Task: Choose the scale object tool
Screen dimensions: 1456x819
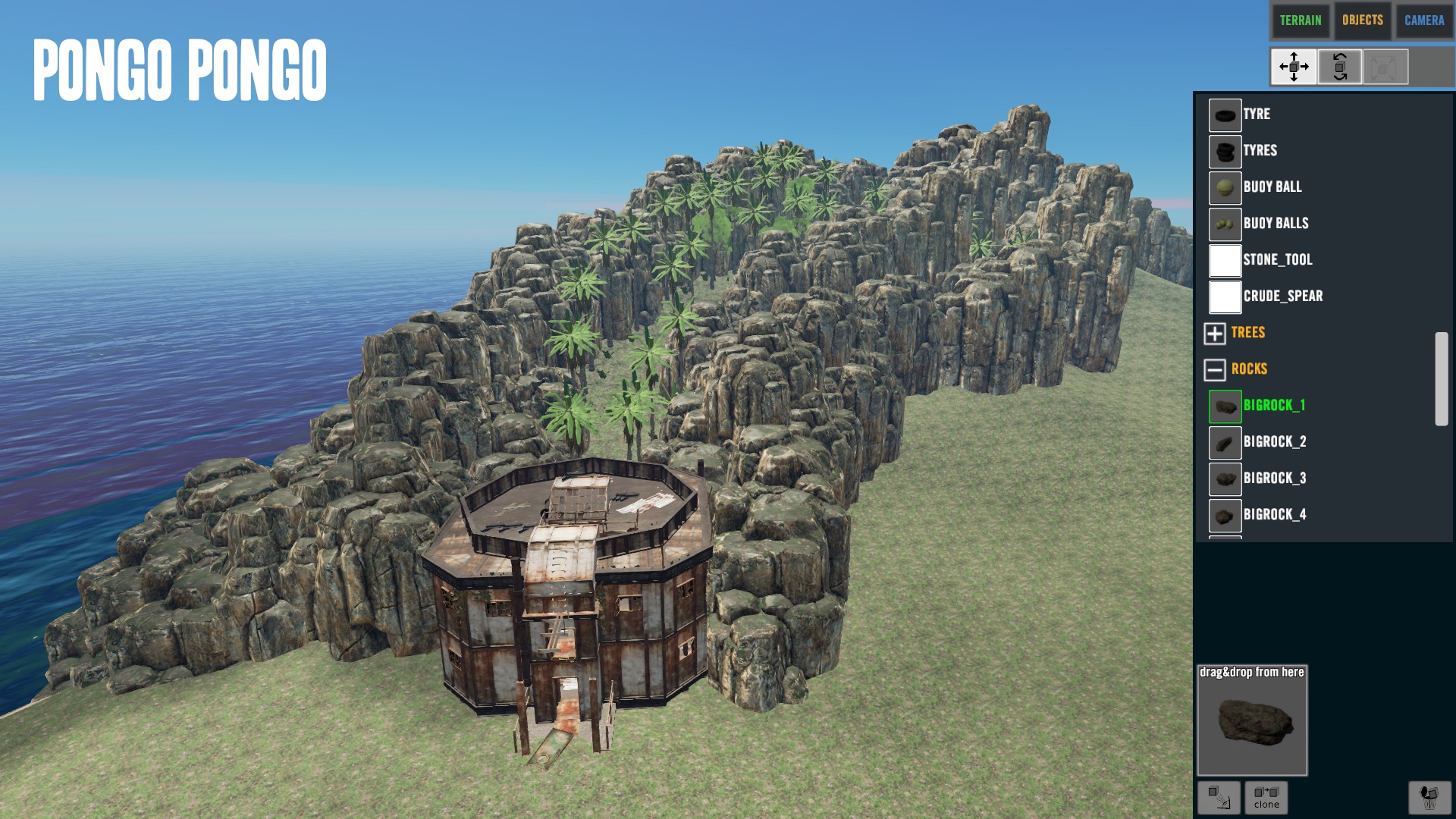Action: [1385, 67]
